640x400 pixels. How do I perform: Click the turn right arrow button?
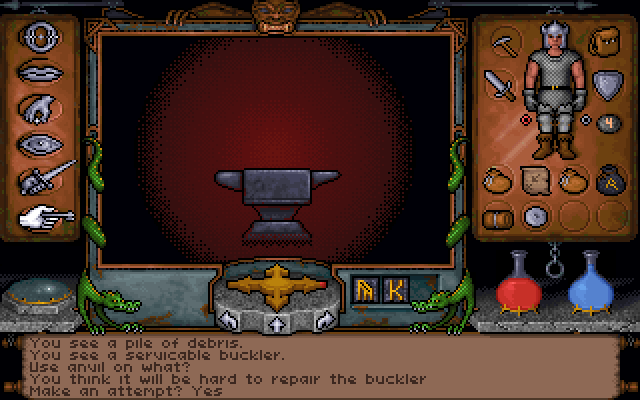pos(322,319)
